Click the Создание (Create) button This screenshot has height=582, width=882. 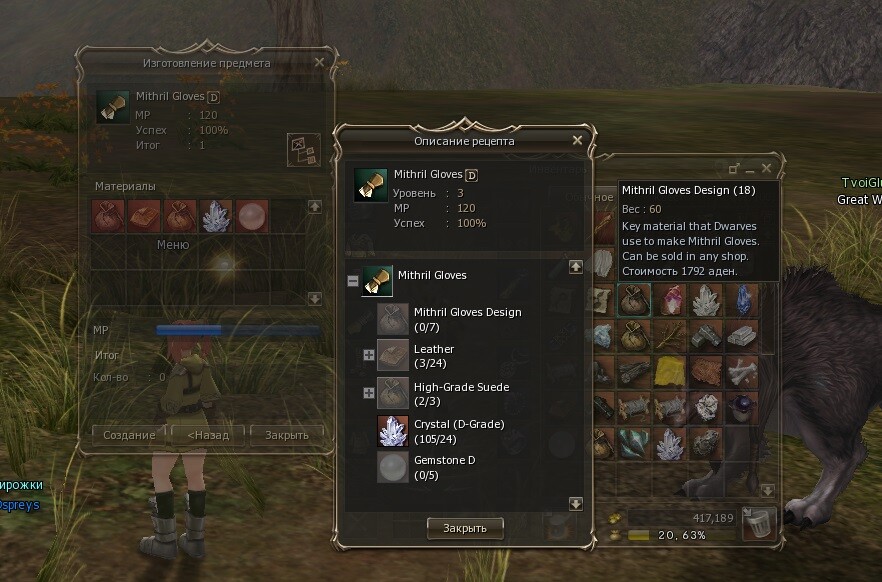129,435
